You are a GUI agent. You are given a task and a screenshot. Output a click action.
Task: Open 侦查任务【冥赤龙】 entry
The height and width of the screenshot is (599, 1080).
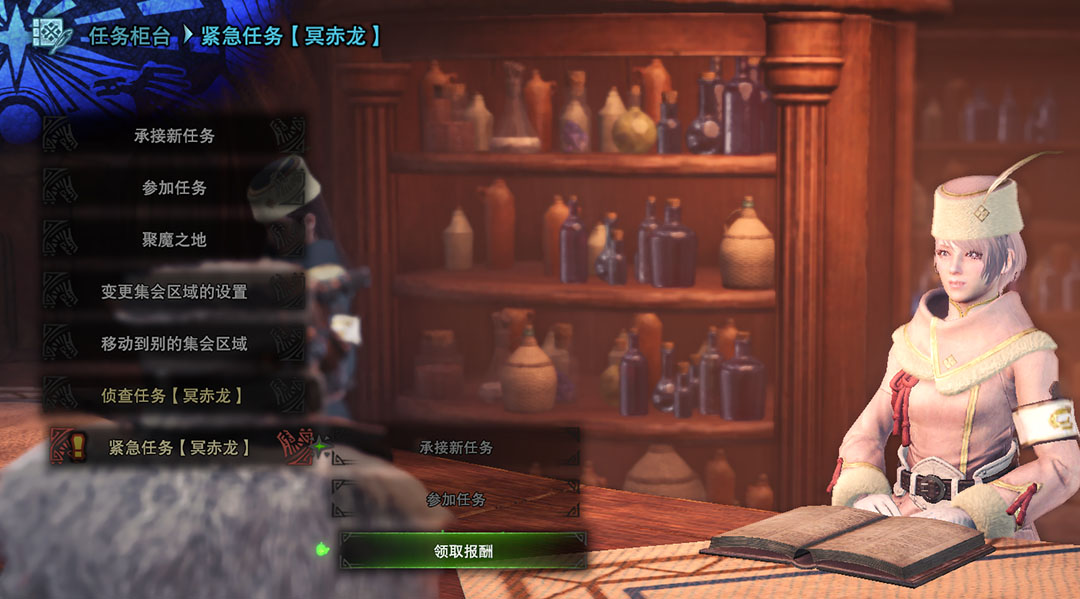(x=174, y=396)
